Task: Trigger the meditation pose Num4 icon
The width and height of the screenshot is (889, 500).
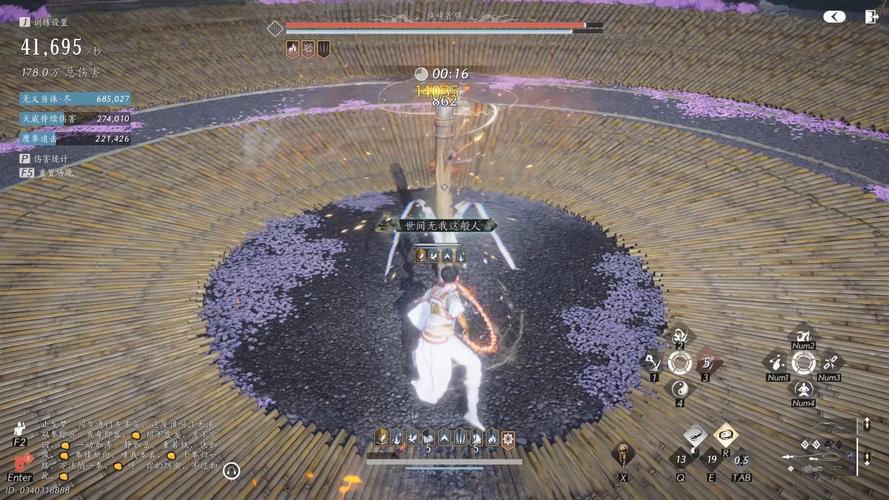Action: click(x=803, y=388)
